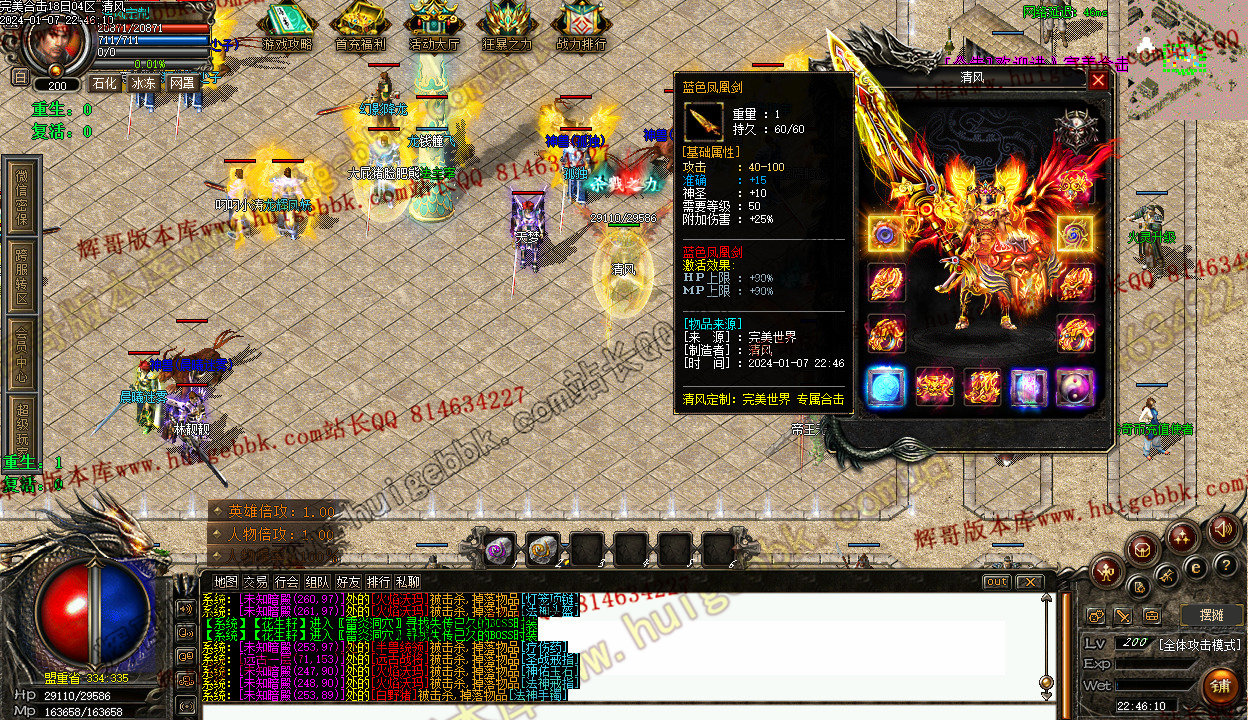Switch chat to the 私聊 whisper tab
The width and height of the screenshot is (1248, 720).
click(408, 582)
